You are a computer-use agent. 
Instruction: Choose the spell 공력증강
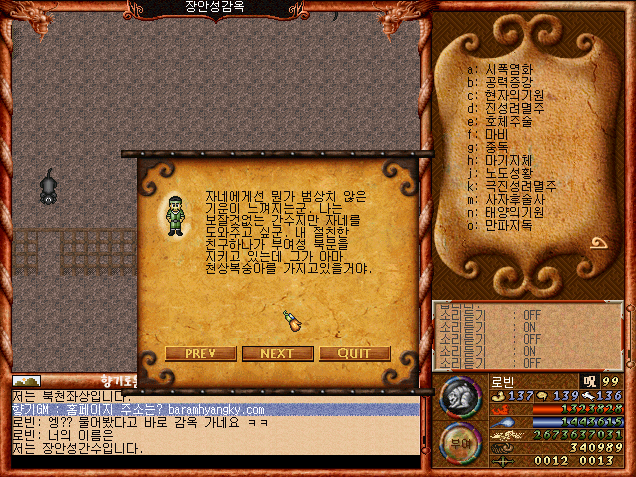509,82
